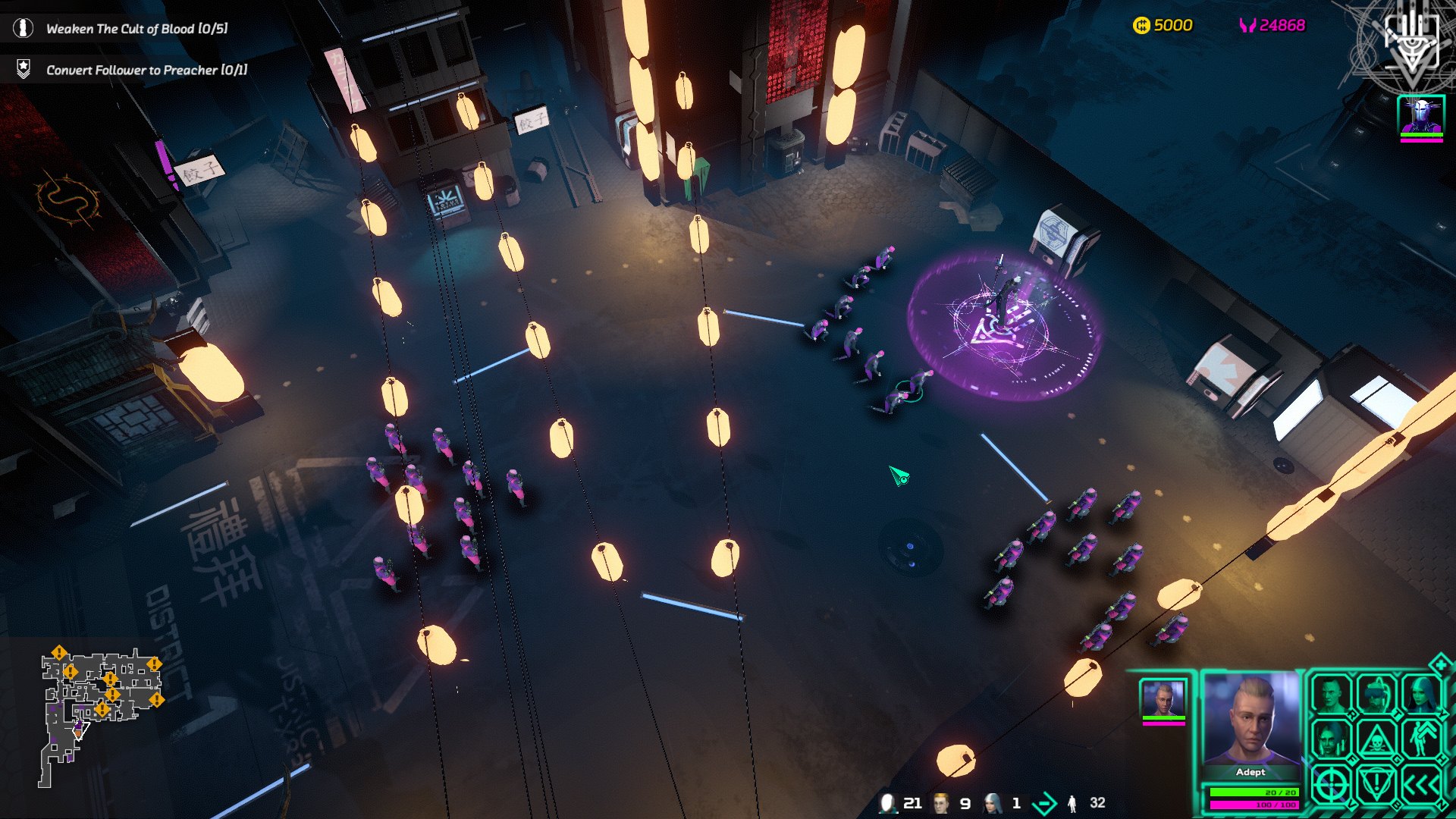Click the Weaken The Cult of Blood objective
The height and width of the screenshot is (819, 1456).
pyautogui.click(x=136, y=29)
